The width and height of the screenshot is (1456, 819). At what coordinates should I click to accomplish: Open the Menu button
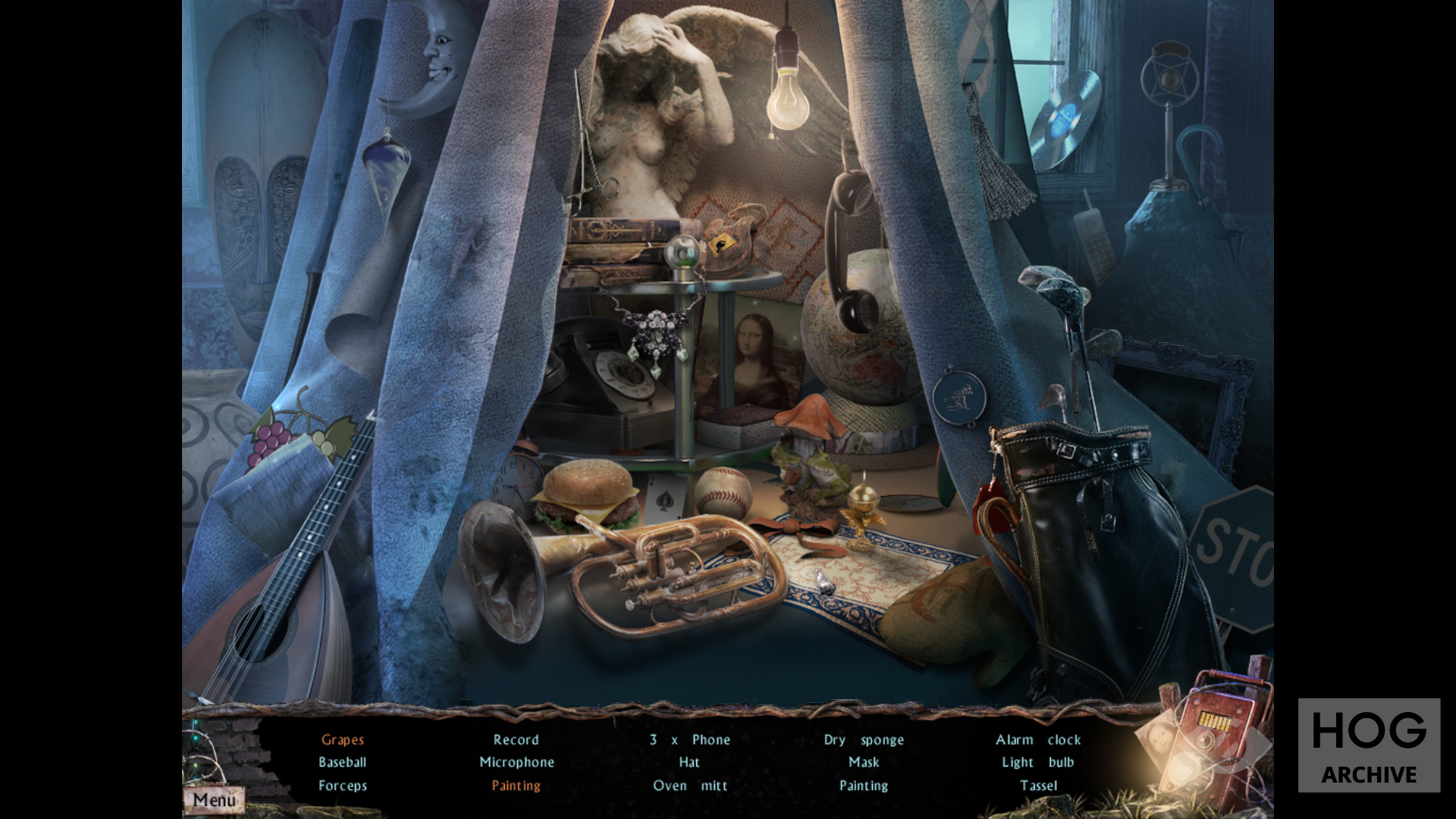(214, 799)
